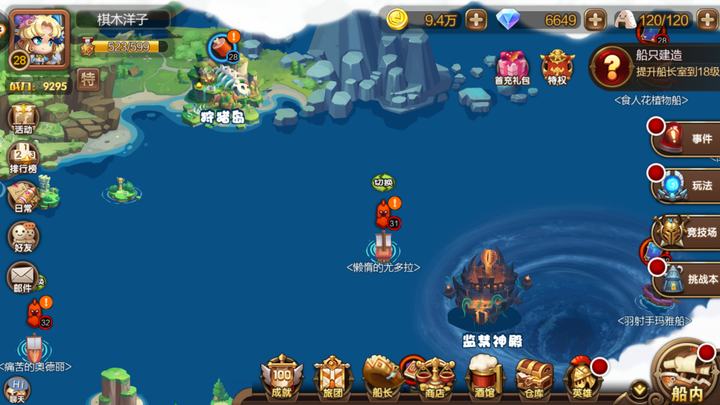Open the 好友 friends list

coord(22,237)
